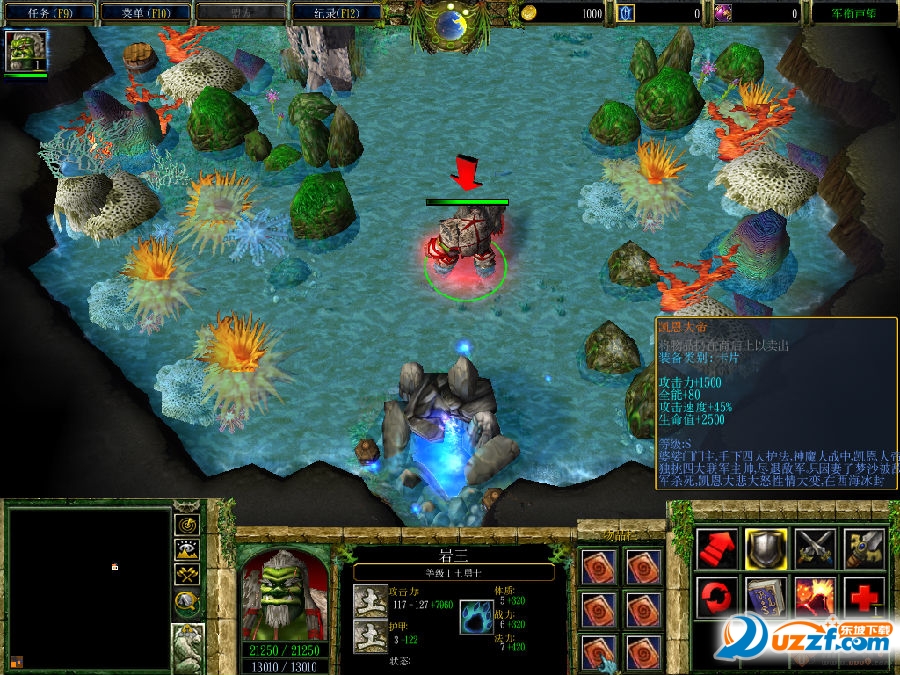Open the 任务 (F9) quests menu
Viewport: 900px width, 675px height.
[49, 13]
